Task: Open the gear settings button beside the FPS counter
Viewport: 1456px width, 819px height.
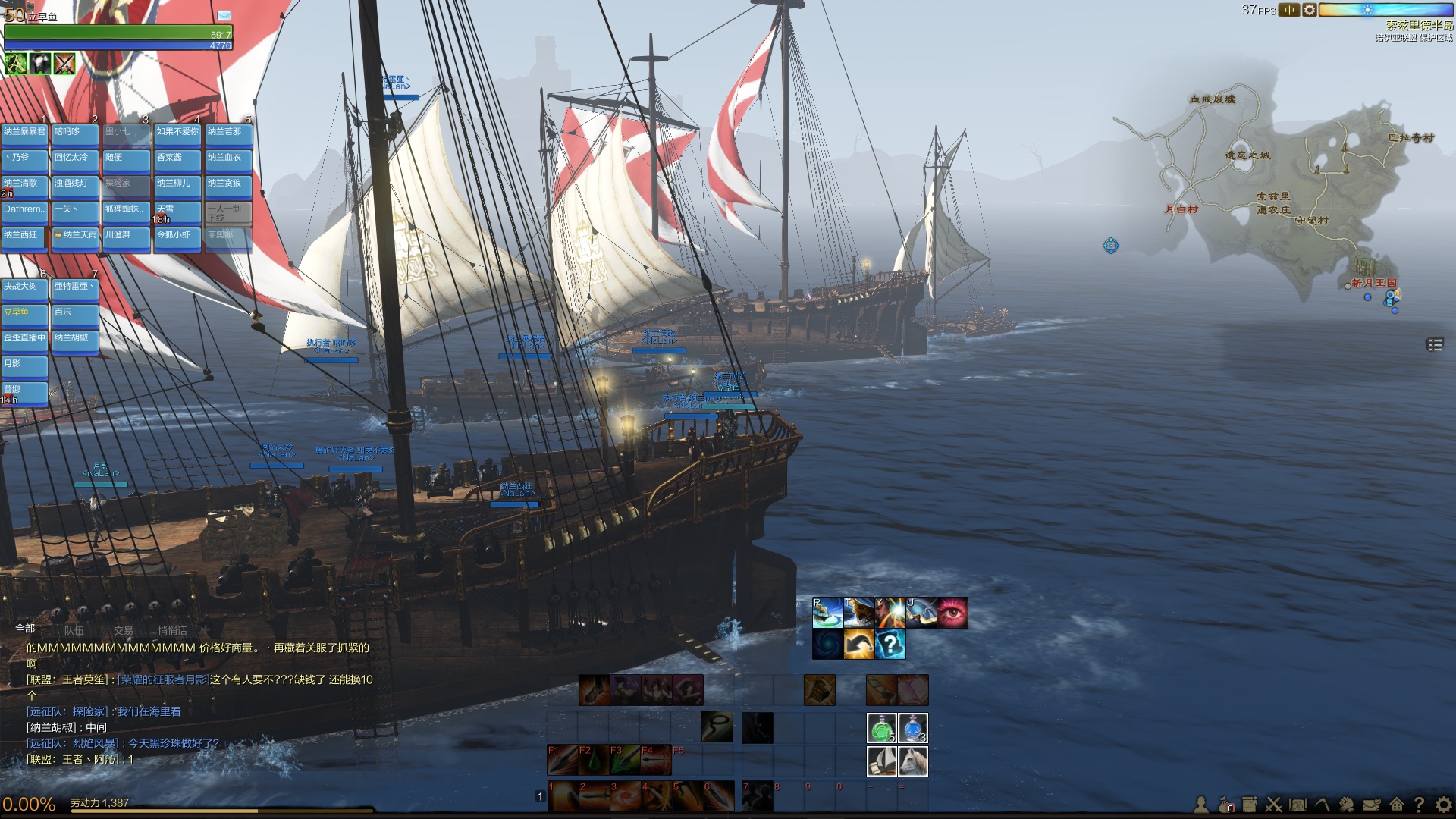Action: (1309, 10)
